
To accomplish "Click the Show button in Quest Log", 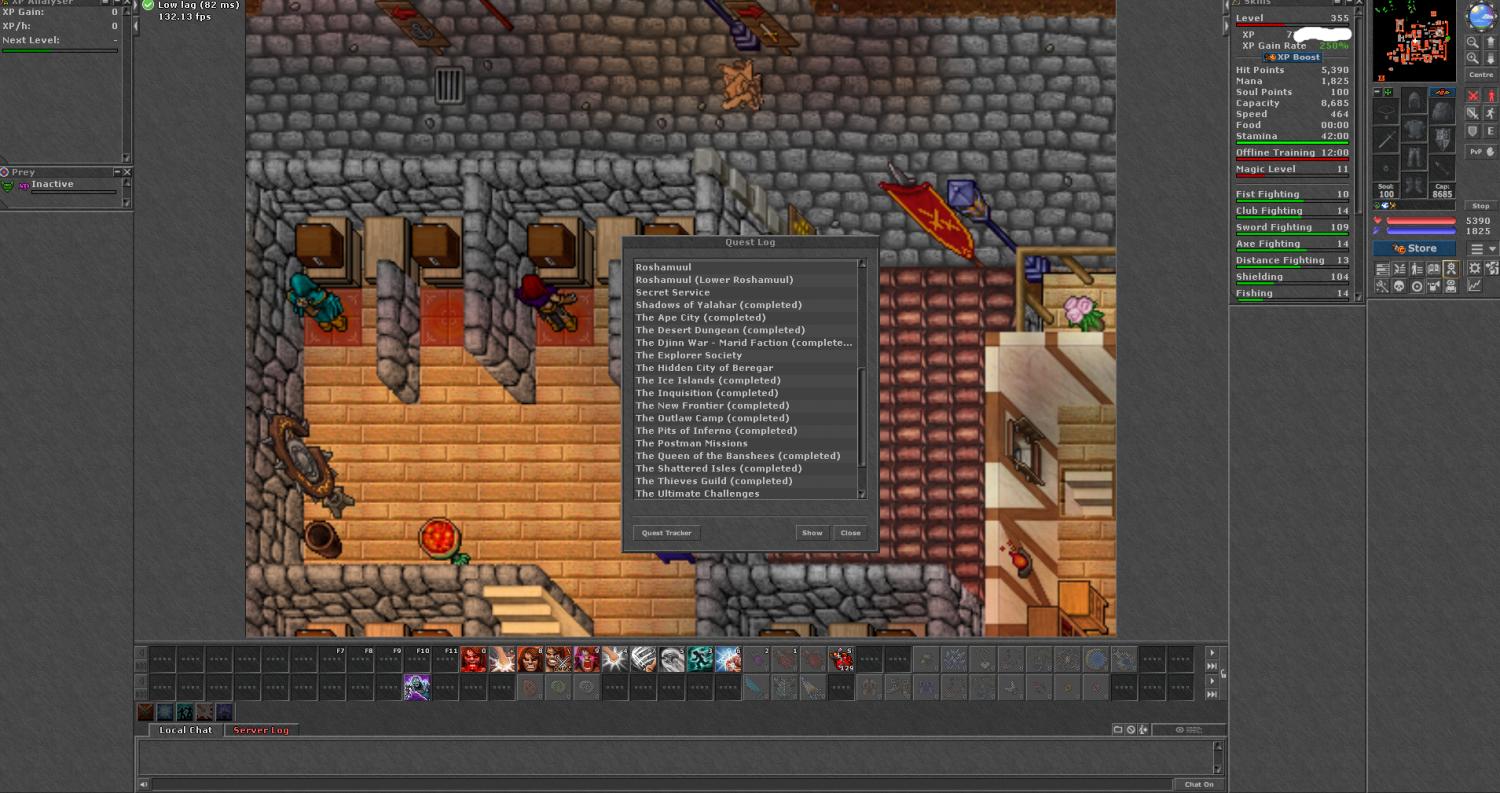I will click(x=812, y=533).
